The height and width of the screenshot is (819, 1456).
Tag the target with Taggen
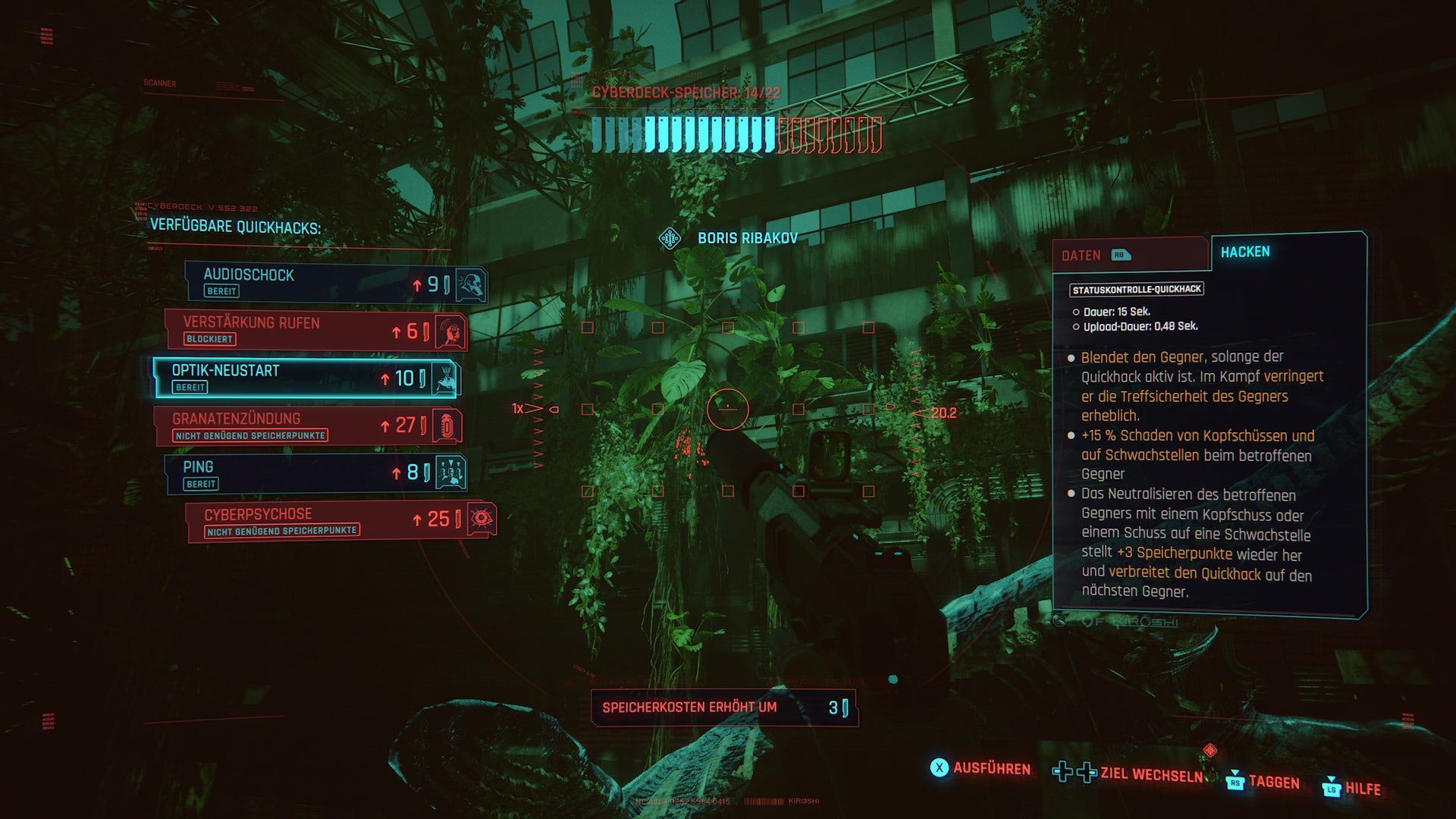click(x=1263, y=783)
